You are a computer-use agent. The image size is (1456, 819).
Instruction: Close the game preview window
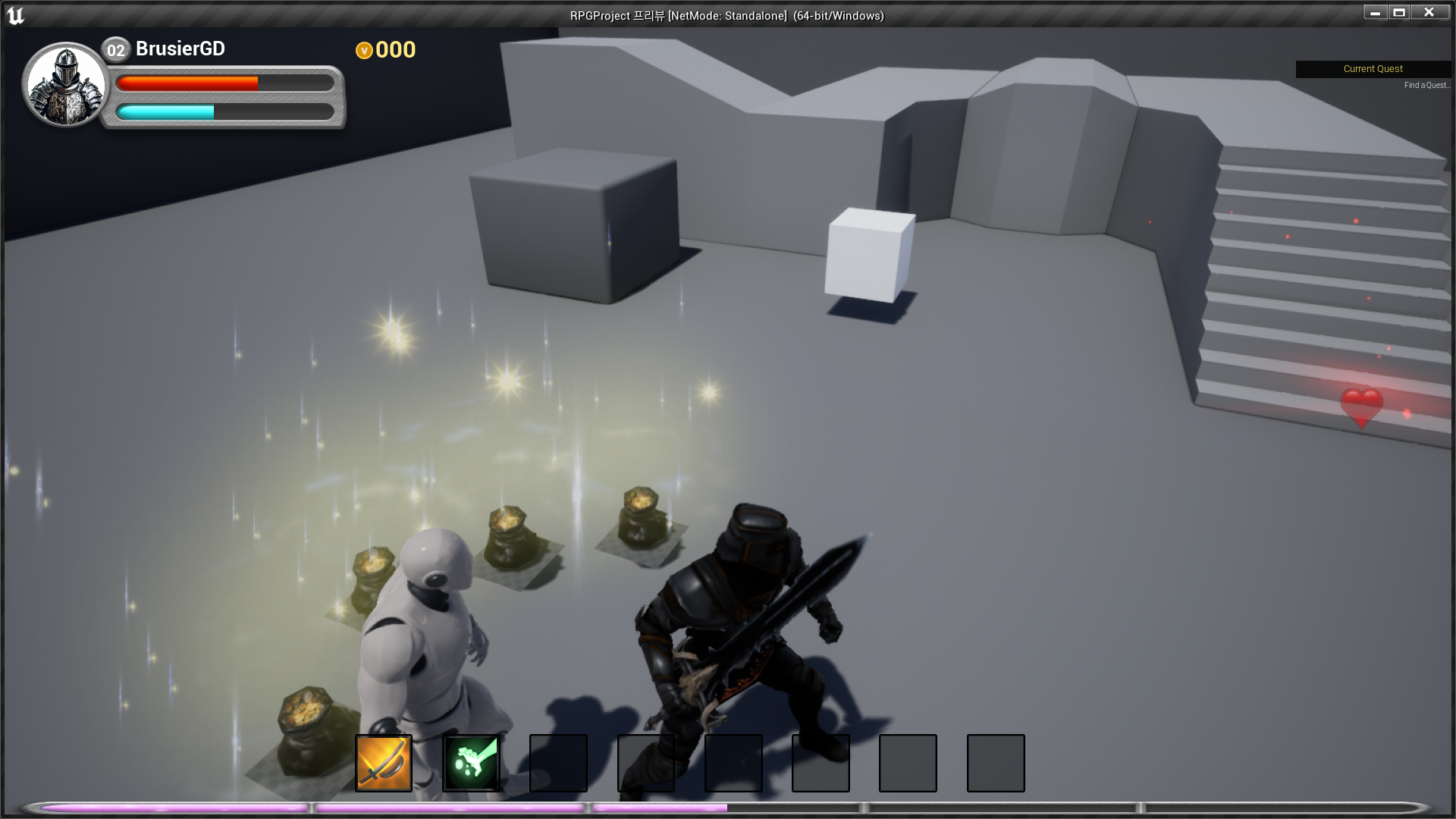(1429, 12)
